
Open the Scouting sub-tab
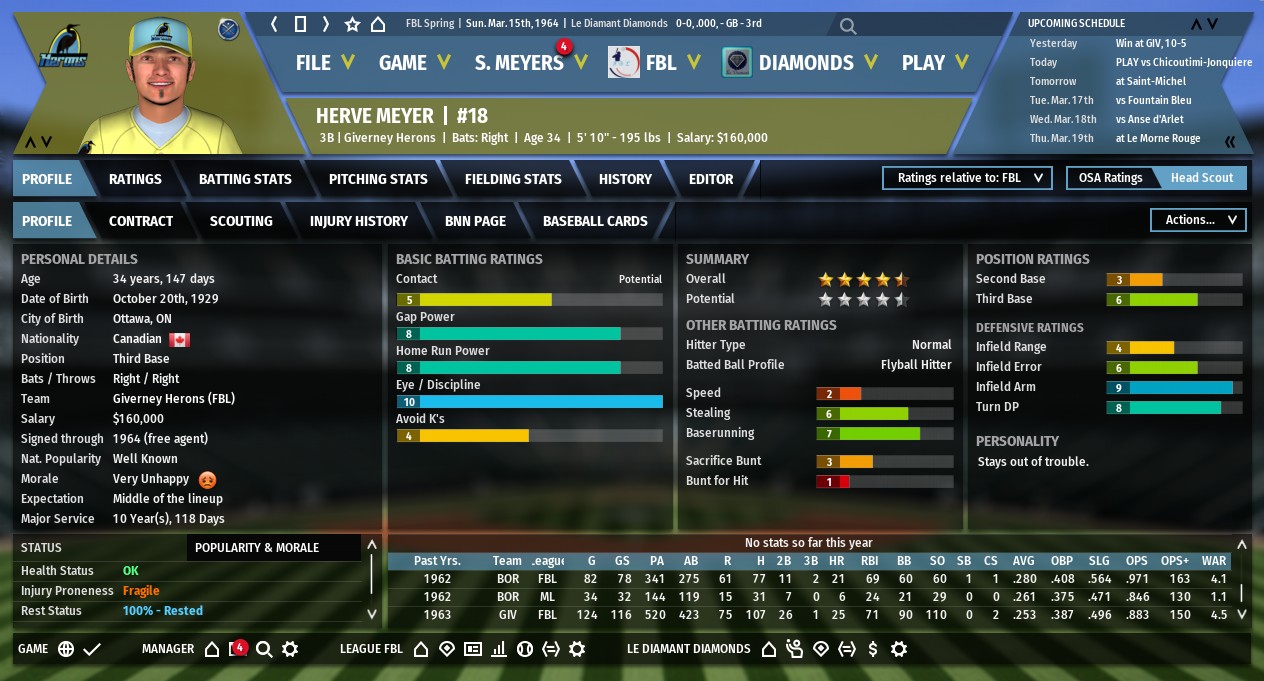[x=241, y=221]
